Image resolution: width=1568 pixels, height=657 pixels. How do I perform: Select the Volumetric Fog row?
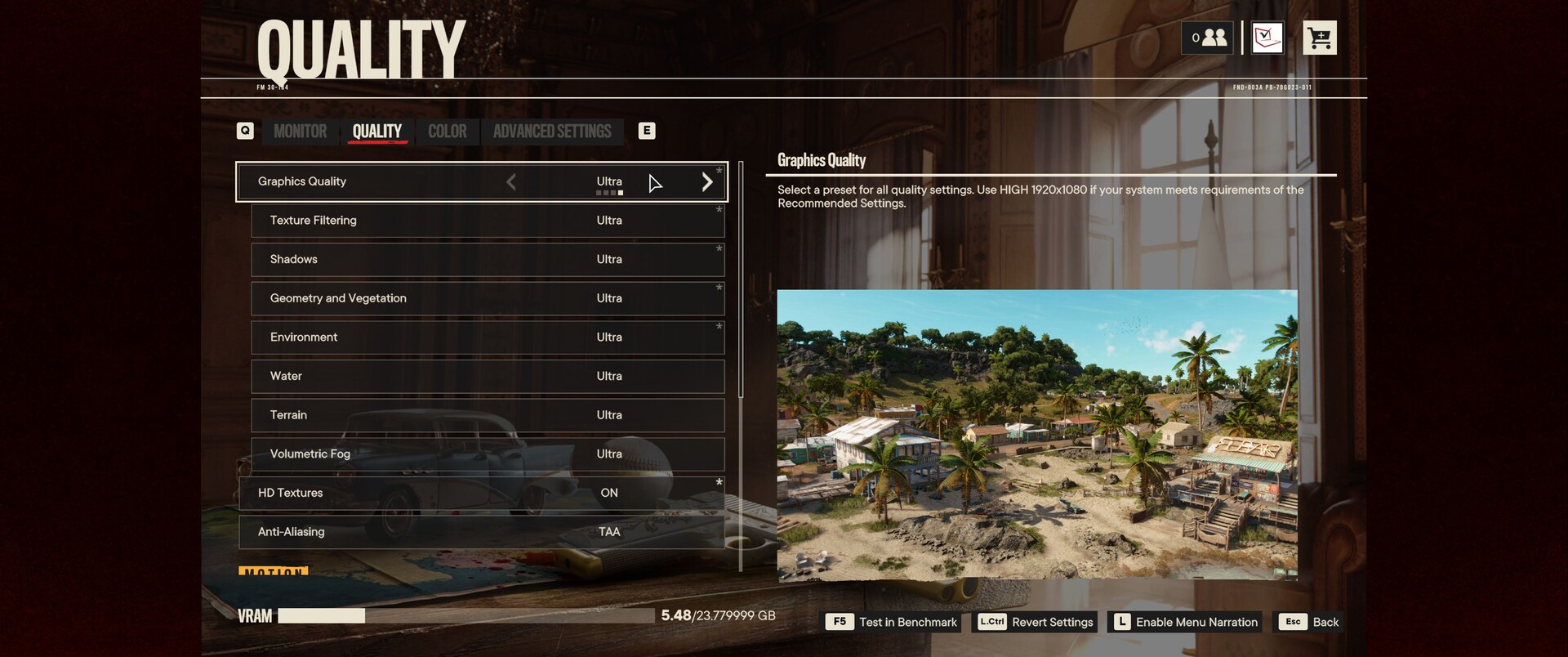[x=487, y=454]
